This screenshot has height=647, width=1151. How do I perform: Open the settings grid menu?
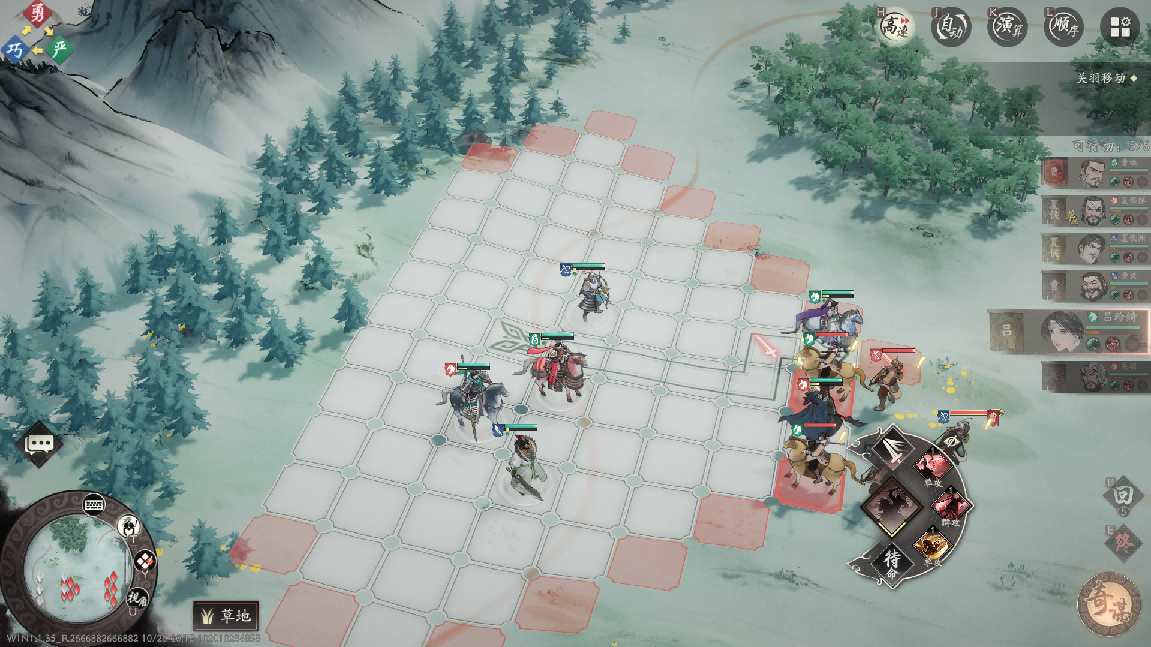pos(1120,27)
